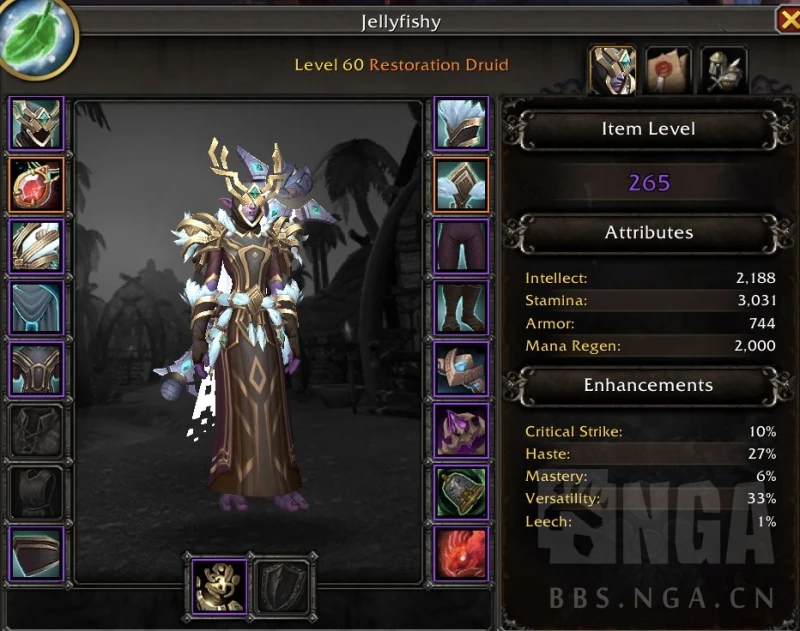Select the equipped helmet slot
Image resolution: width=800 pixels, height=631 pixels.
pyautogui.click(x=37, y=123)
